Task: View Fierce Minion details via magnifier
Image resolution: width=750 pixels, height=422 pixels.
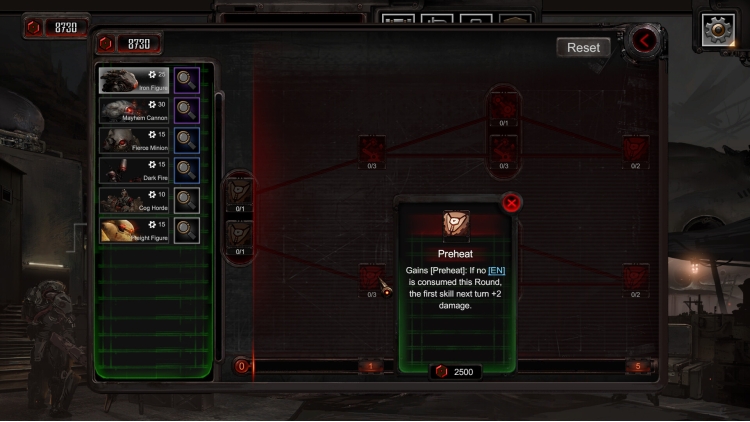Action: click(x=186, y=140)
